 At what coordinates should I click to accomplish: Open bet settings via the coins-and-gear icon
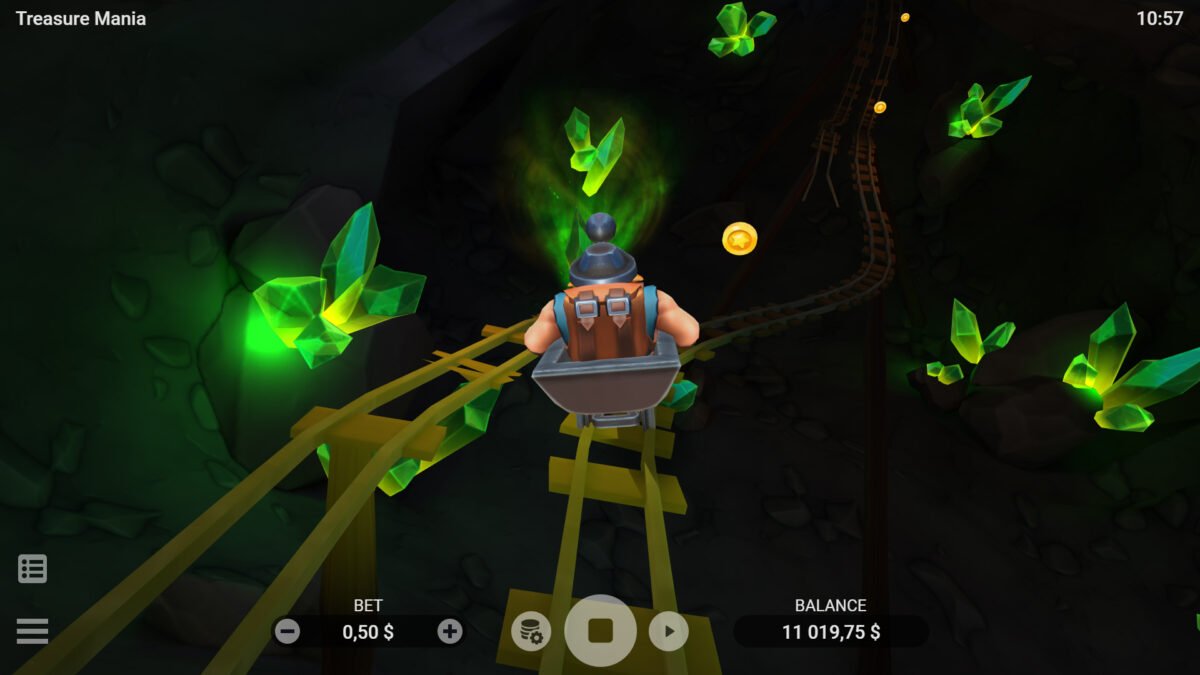531,631
